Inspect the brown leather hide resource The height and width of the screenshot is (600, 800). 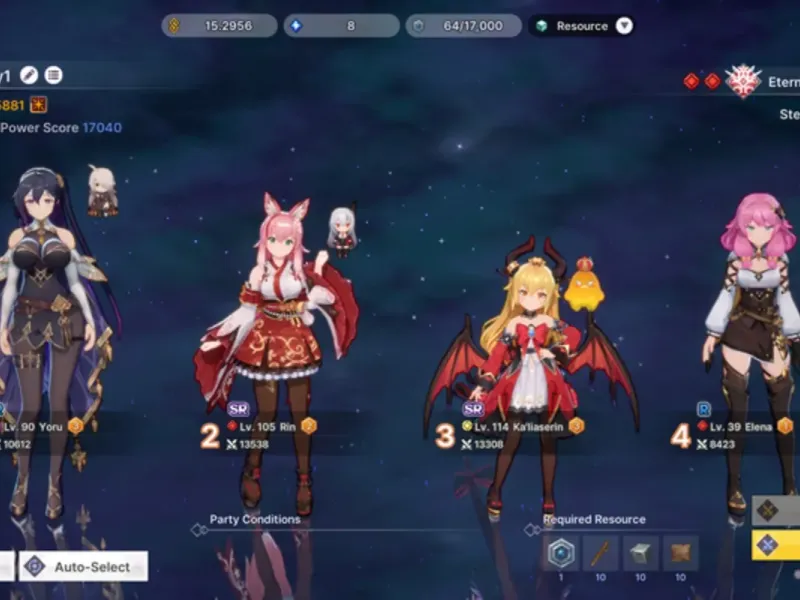click(x=680, y=553)
